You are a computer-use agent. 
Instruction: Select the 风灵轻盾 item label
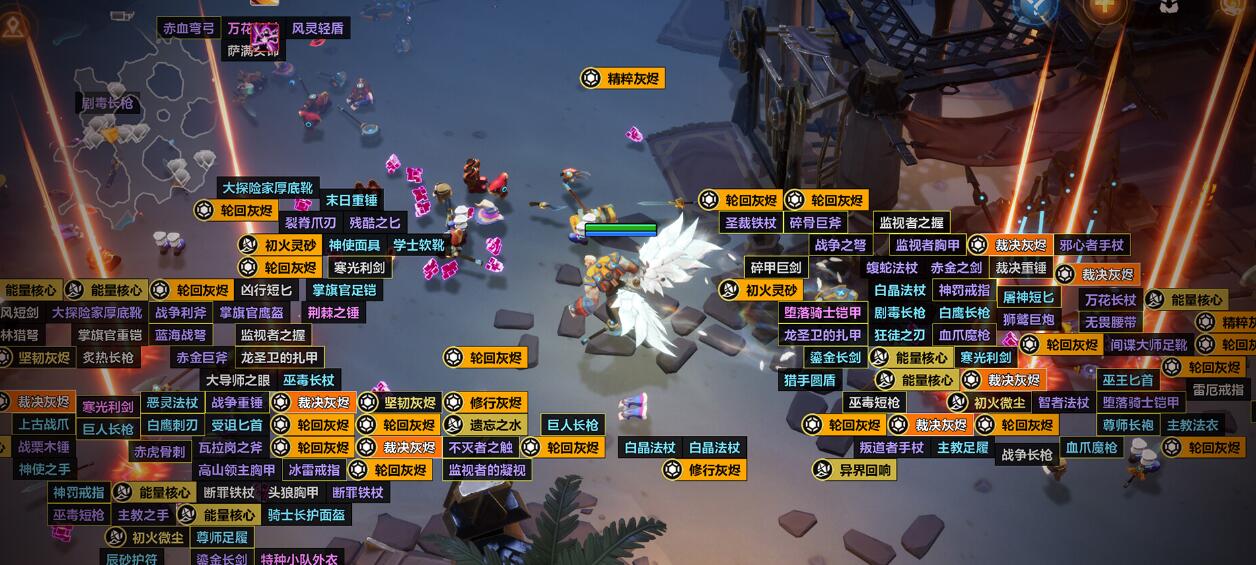pyautogui.click(x=317, y=28)
